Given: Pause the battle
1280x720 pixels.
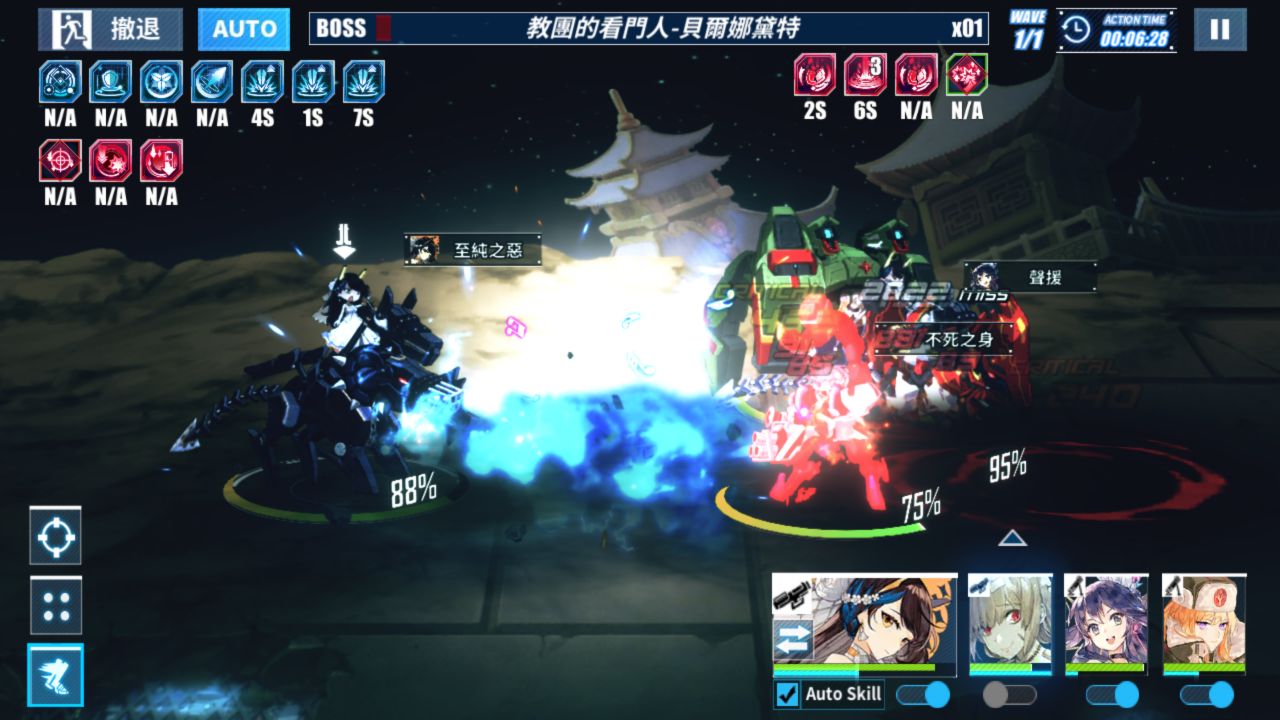Looking at the screenshot, I should pyautogui.click(x=1220, y=29).
